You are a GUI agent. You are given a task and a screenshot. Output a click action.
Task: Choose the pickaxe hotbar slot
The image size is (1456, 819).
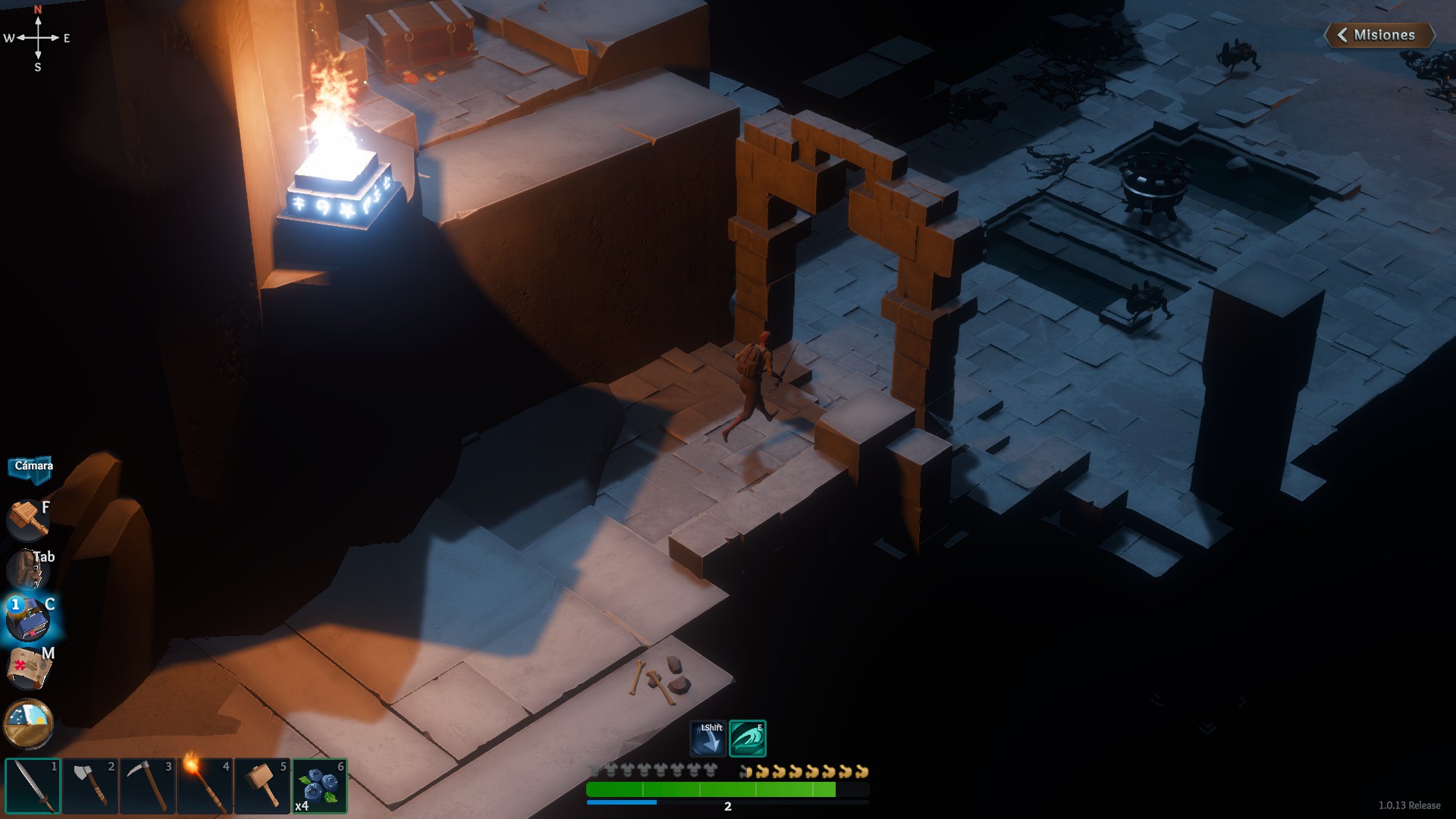[x=148, y=786]
